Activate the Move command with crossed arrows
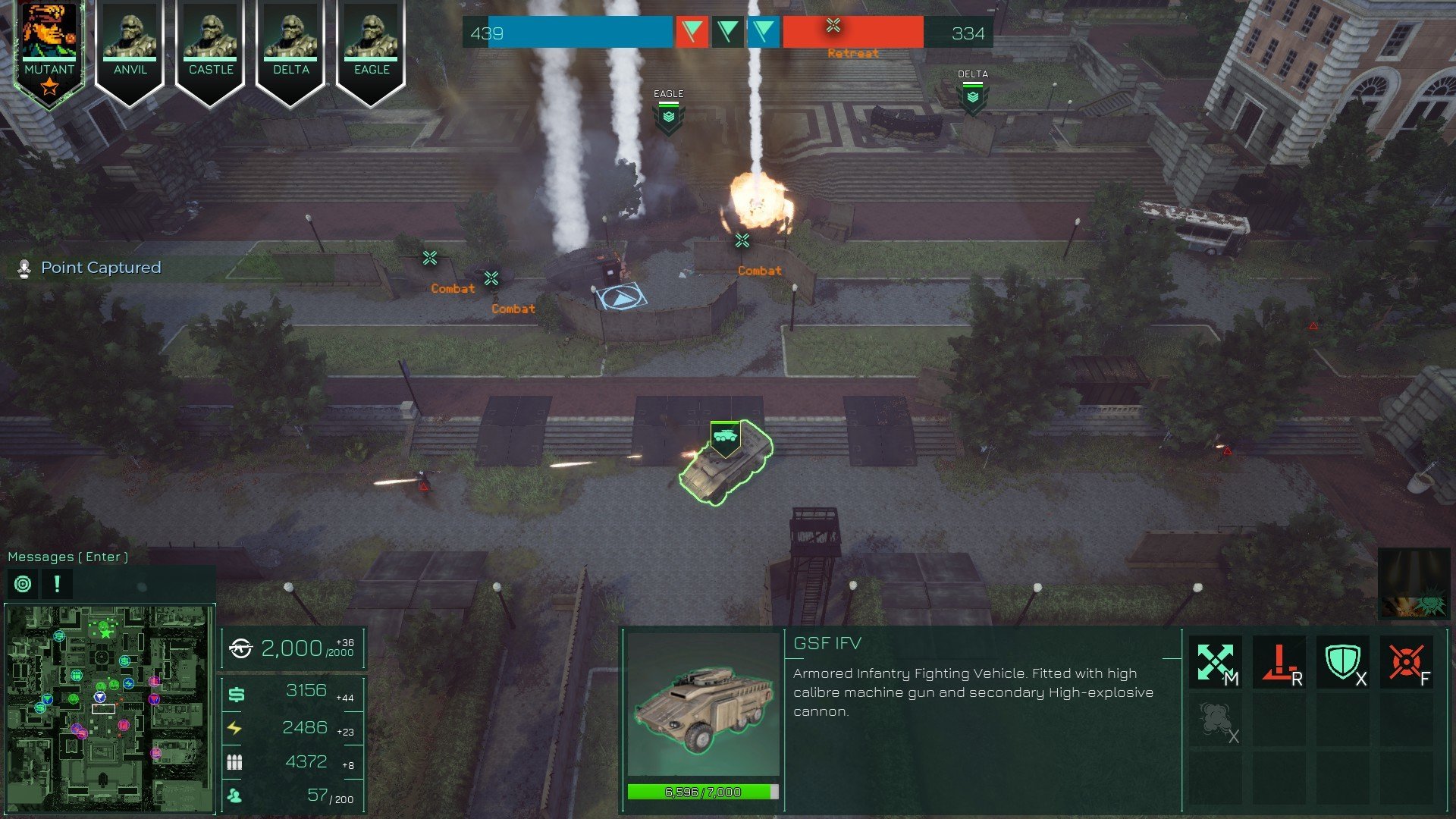 pos(1215,662)
